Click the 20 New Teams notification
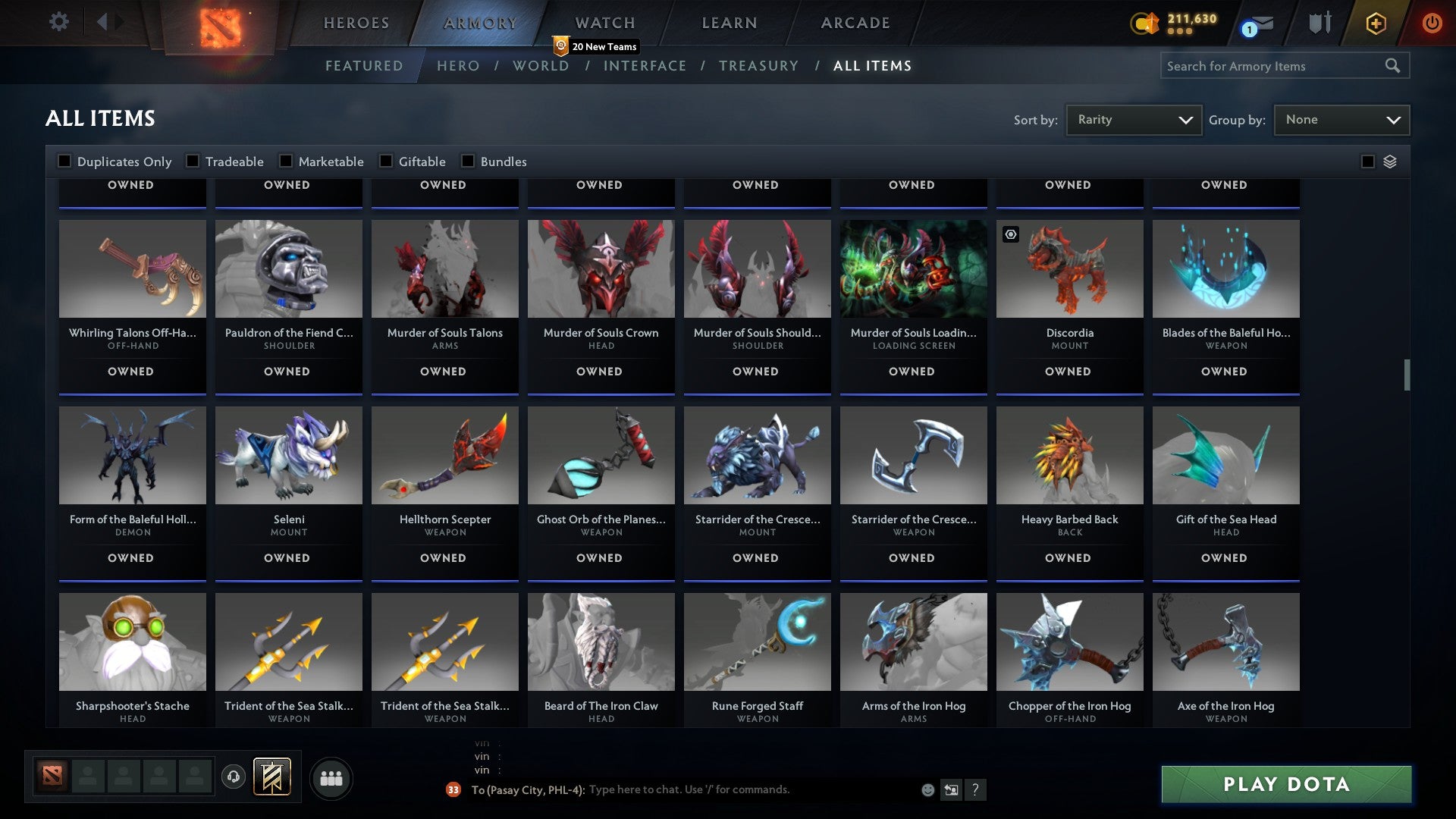1456x819 pixels. point(596,46)
